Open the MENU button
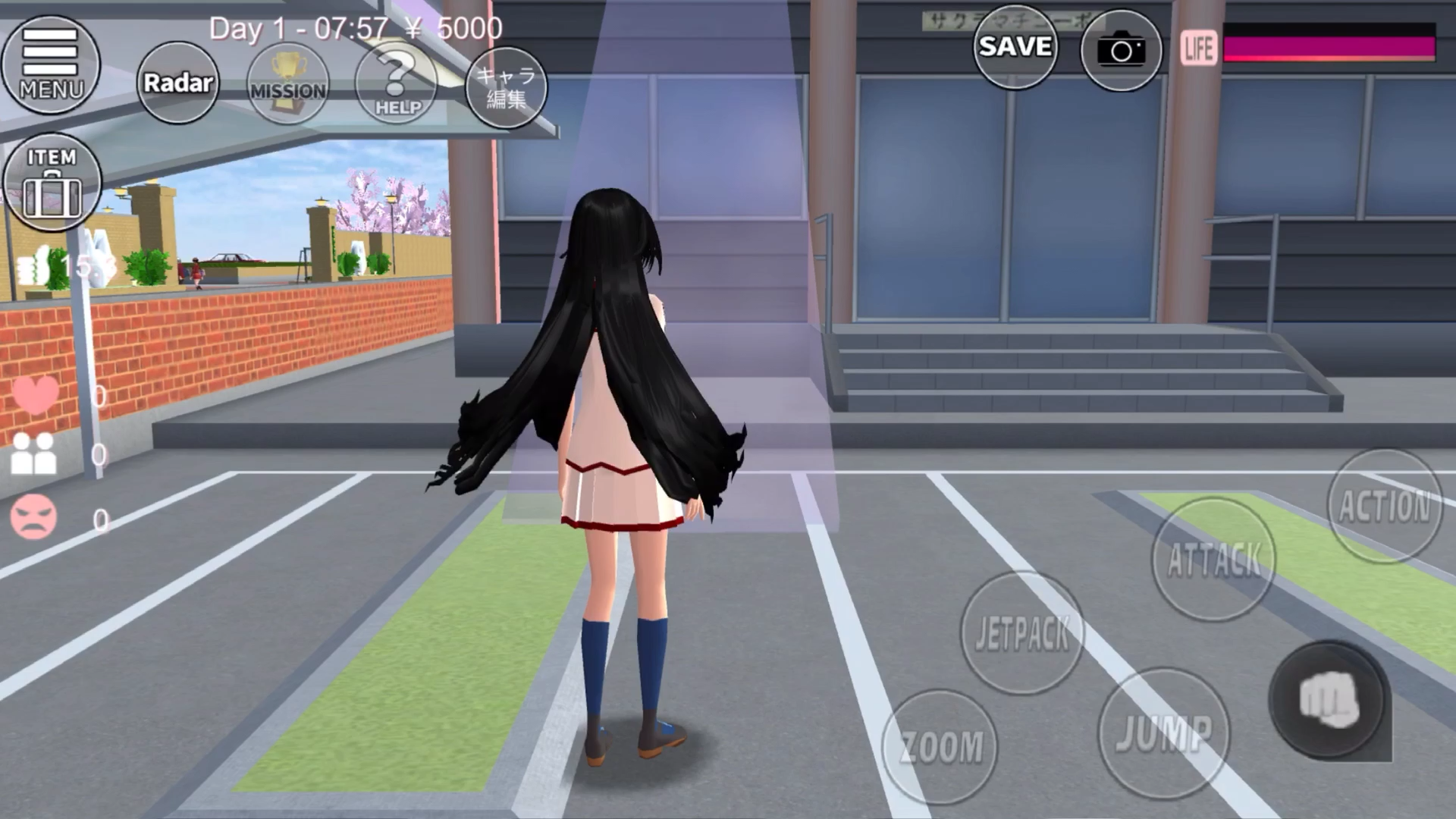 pyautogui.click(x=51, y=65)
